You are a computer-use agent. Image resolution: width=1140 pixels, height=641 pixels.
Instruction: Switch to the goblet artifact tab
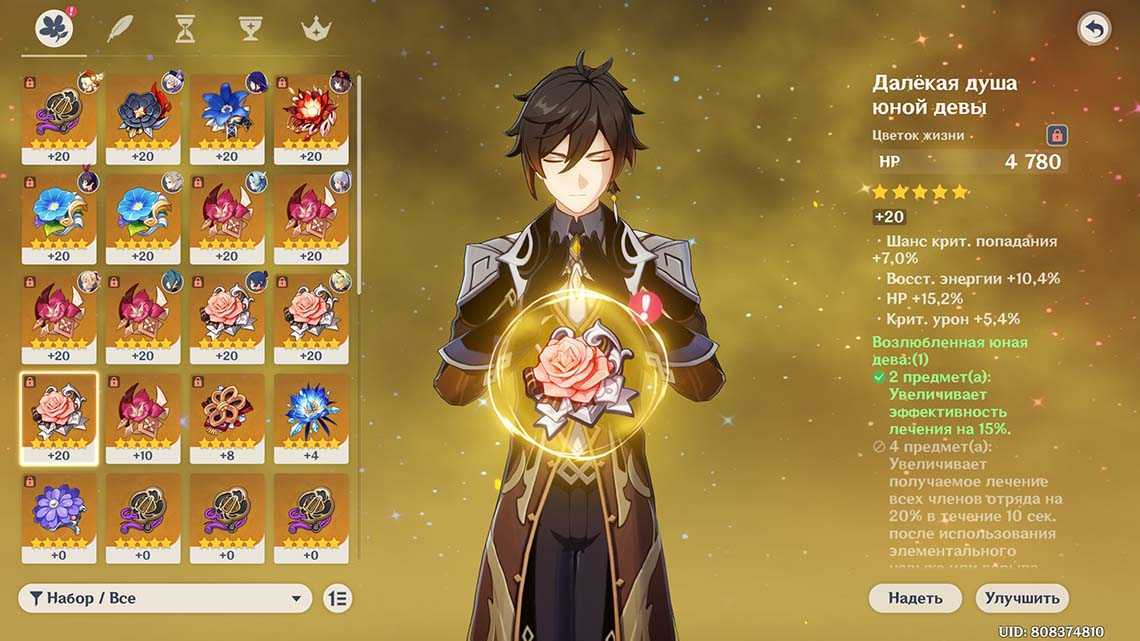click(x=250, y=28)
